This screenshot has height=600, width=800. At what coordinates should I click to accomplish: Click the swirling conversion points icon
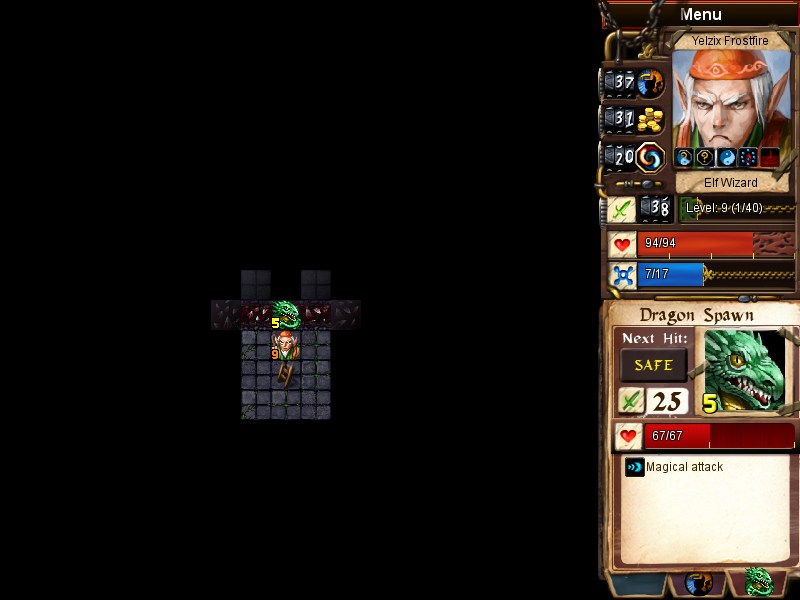pyautogui.click(x=651, y=157)
